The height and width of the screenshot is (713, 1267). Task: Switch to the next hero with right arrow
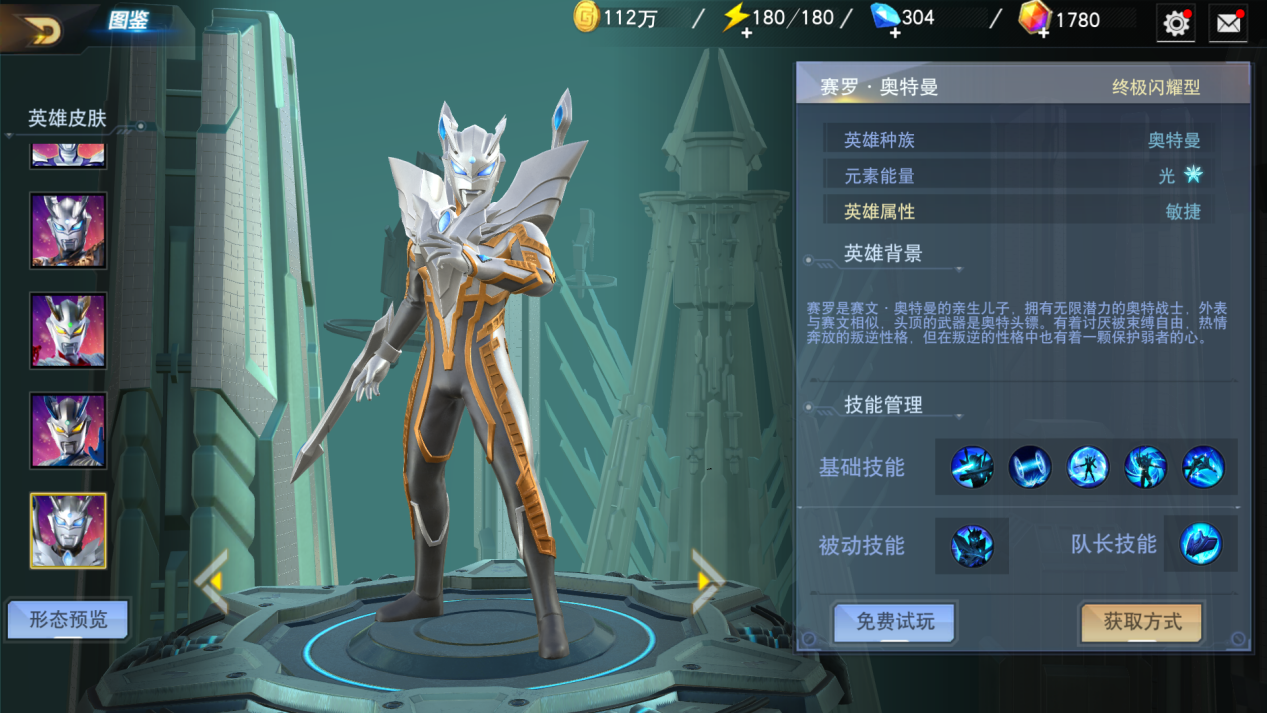[x=707, y=580]
